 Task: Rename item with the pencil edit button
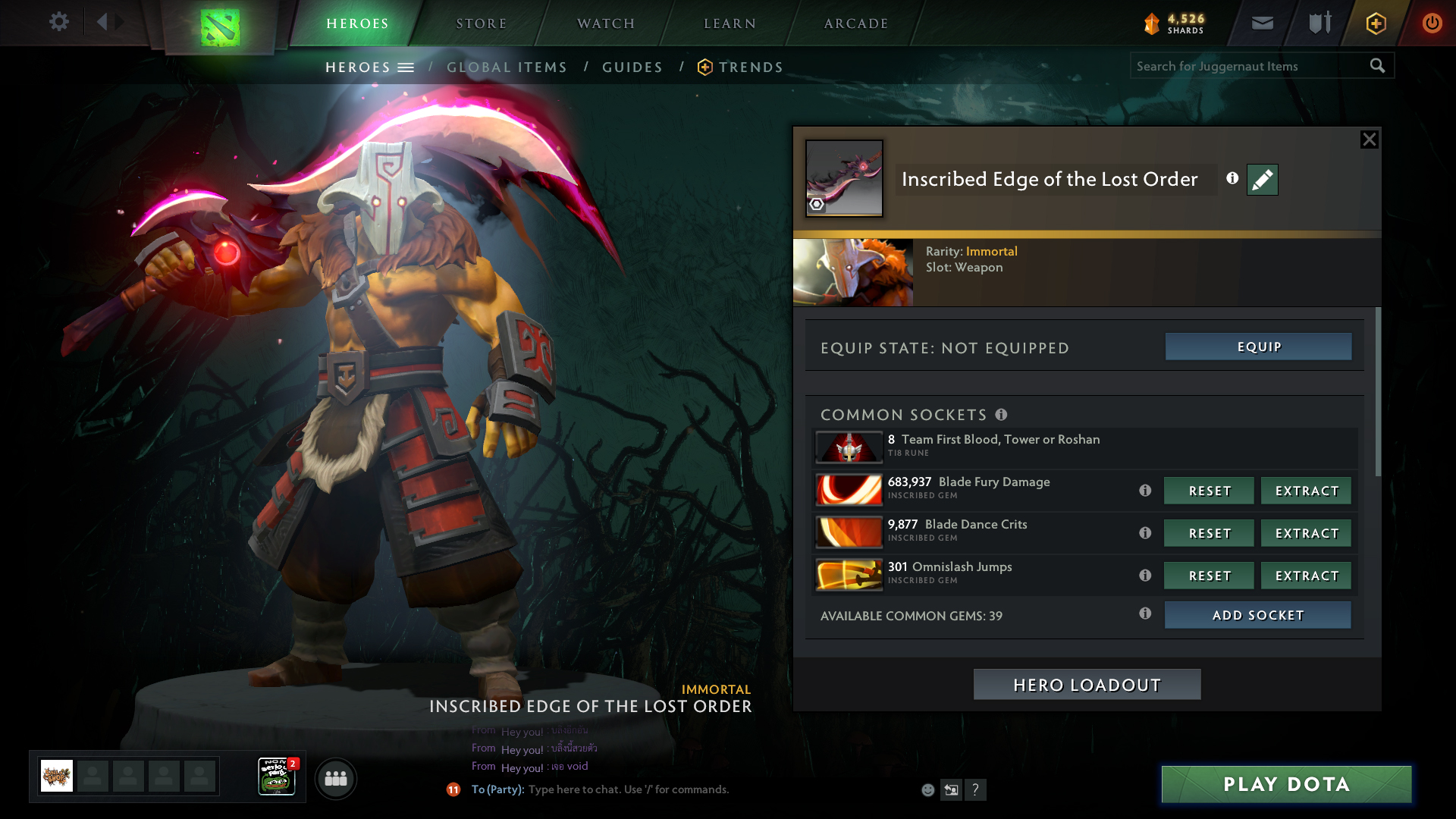click(1262, 180)
